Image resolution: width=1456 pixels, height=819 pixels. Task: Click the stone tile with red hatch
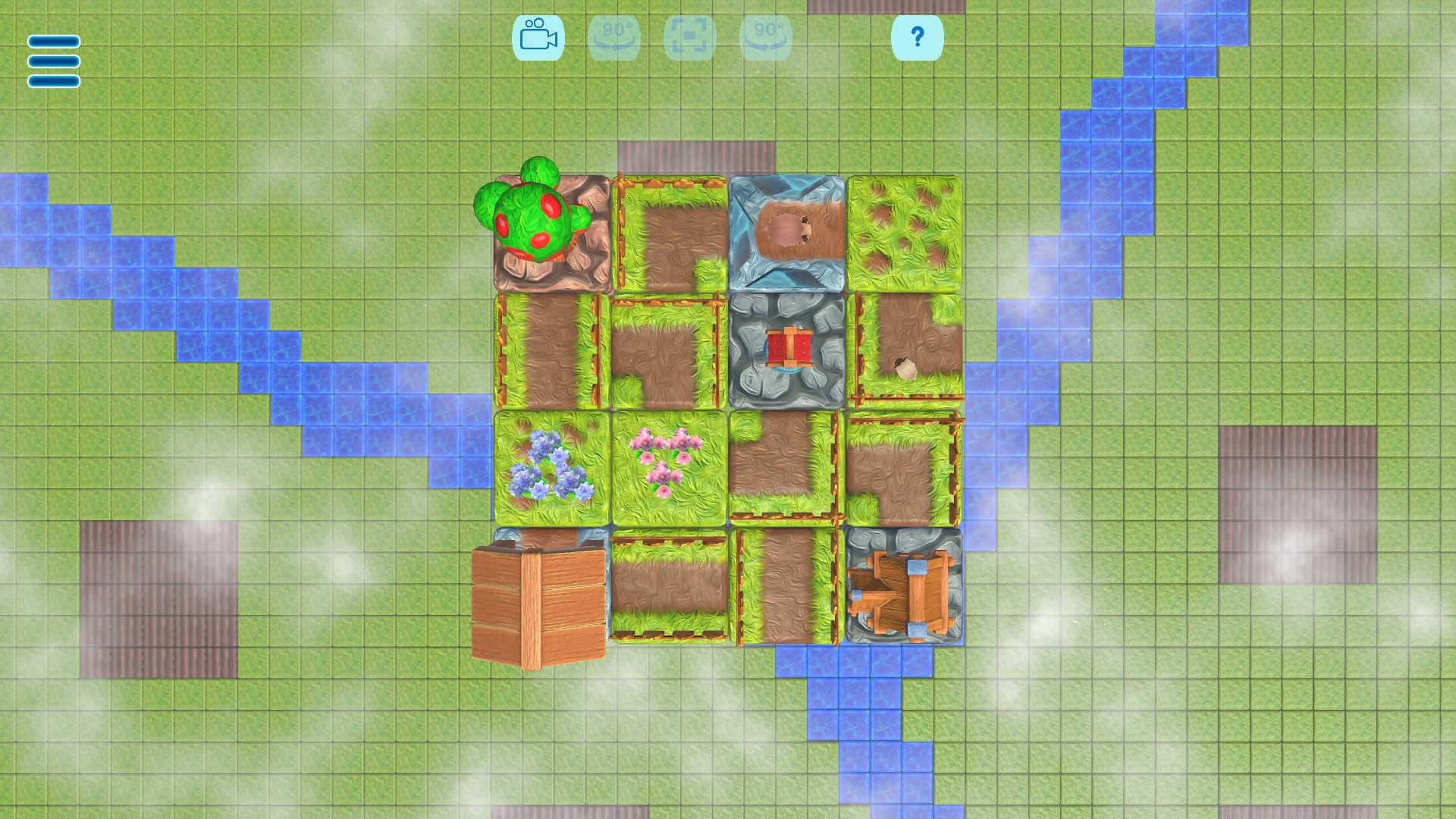tap(789, 349)
